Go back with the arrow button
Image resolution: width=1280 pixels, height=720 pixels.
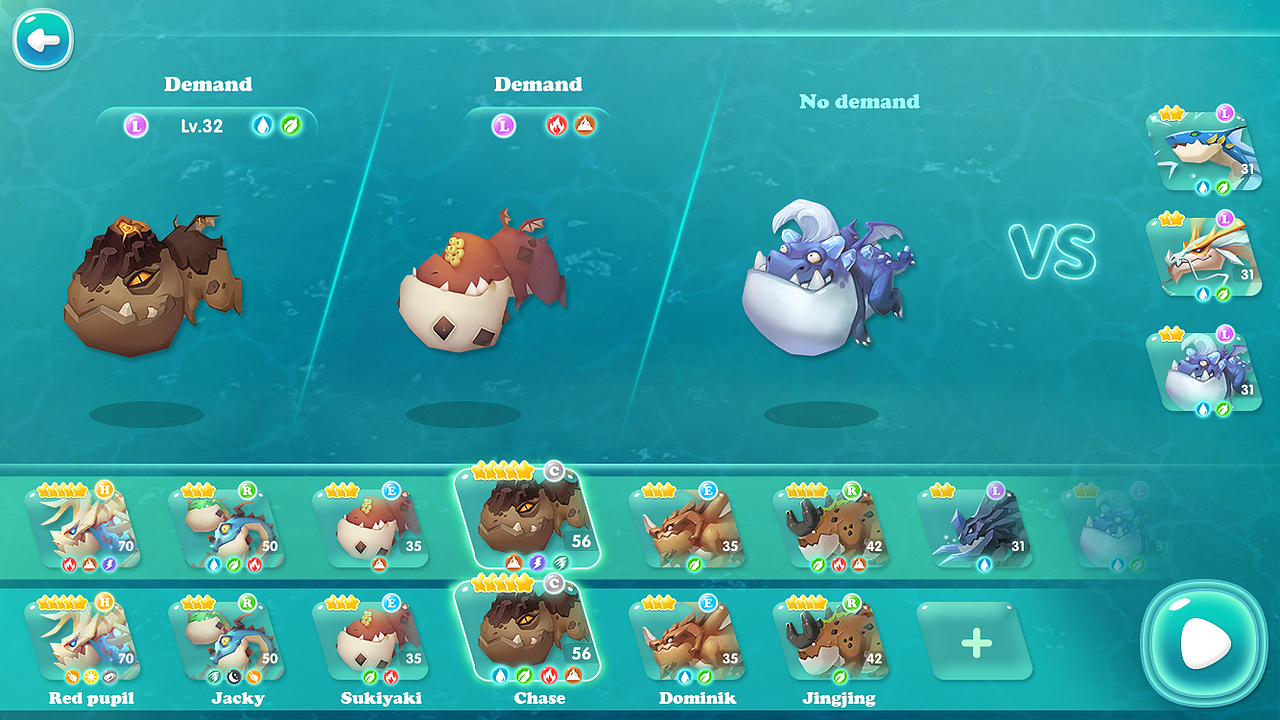click(42, 40)
